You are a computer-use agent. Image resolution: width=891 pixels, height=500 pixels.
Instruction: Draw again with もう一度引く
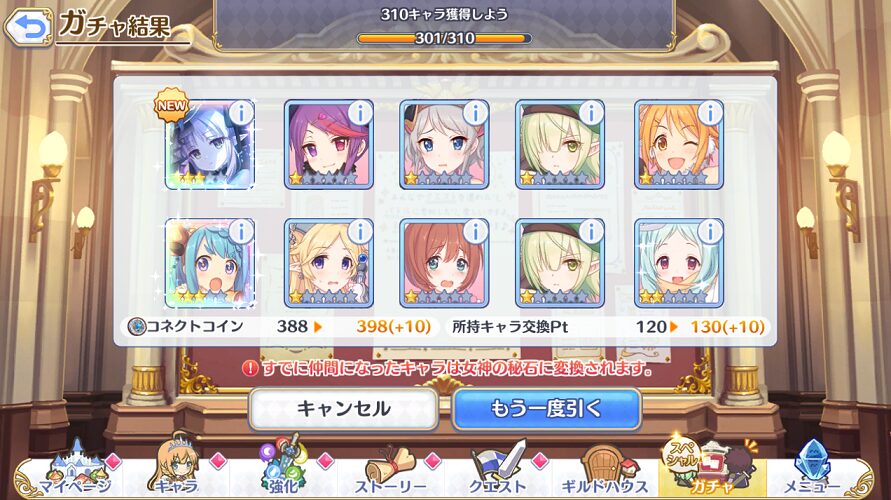tap(546, 408)
